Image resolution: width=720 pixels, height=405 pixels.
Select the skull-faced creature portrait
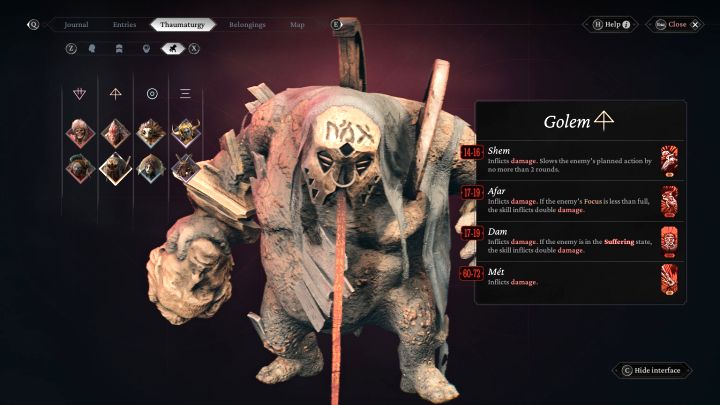[x=81, y=131]
